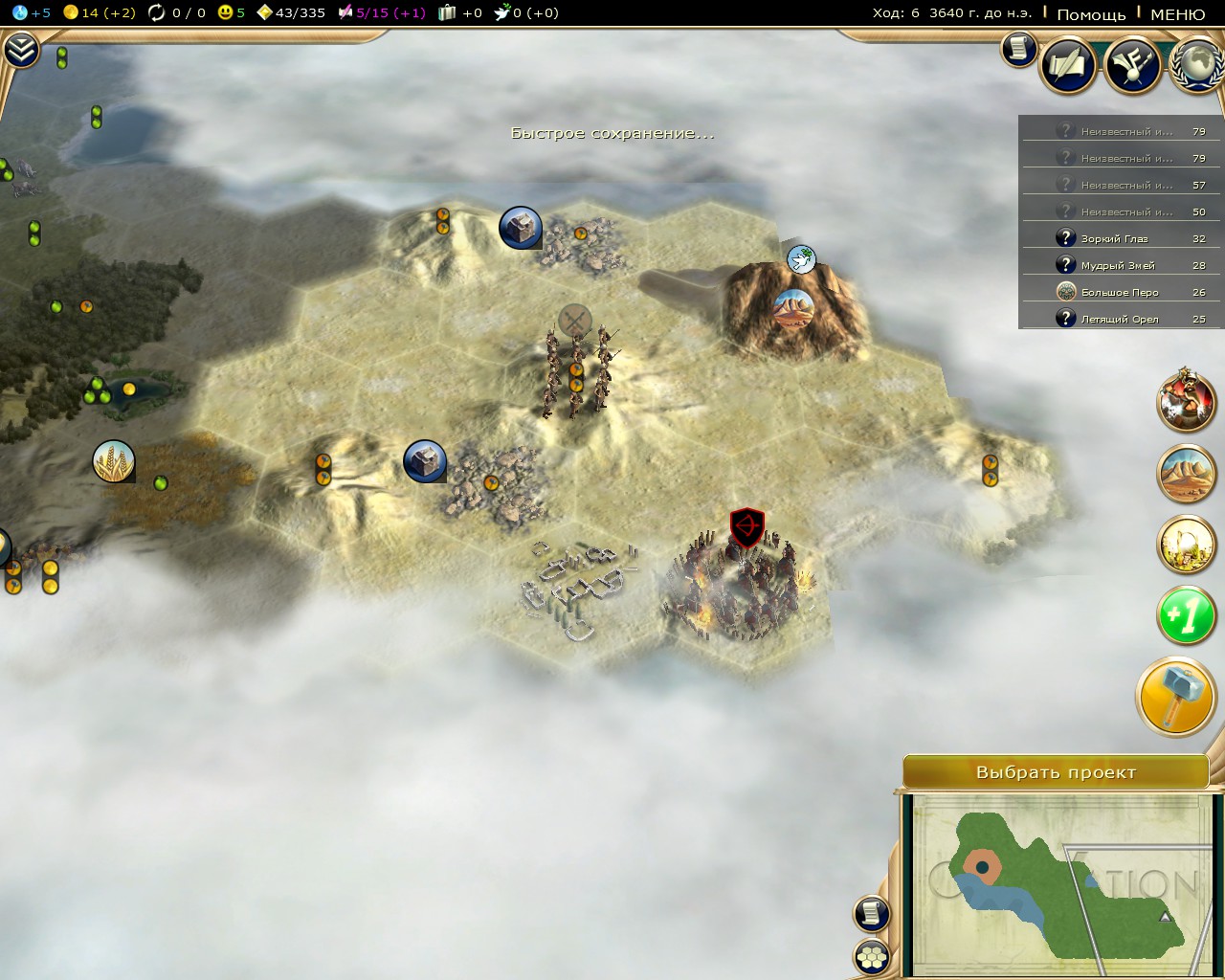The image size is (1225, 980).
Task: Click the Выбрать проект production button
Action: click(x=1056, y=772)
